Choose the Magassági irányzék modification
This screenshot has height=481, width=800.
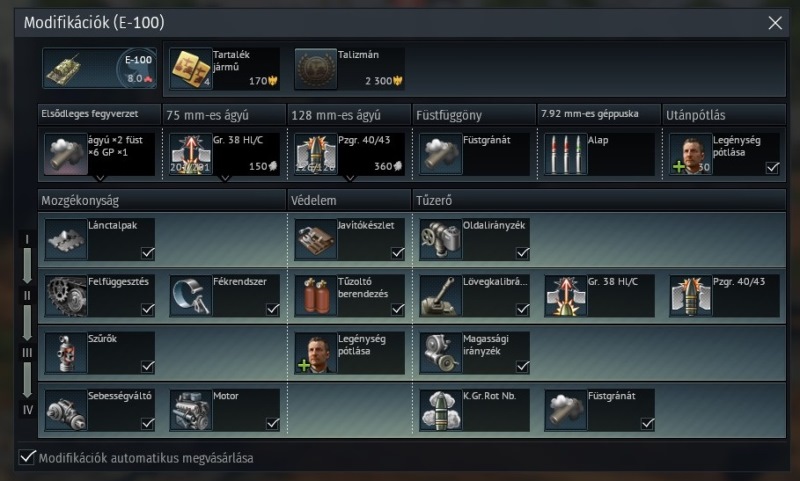[474, 353]
